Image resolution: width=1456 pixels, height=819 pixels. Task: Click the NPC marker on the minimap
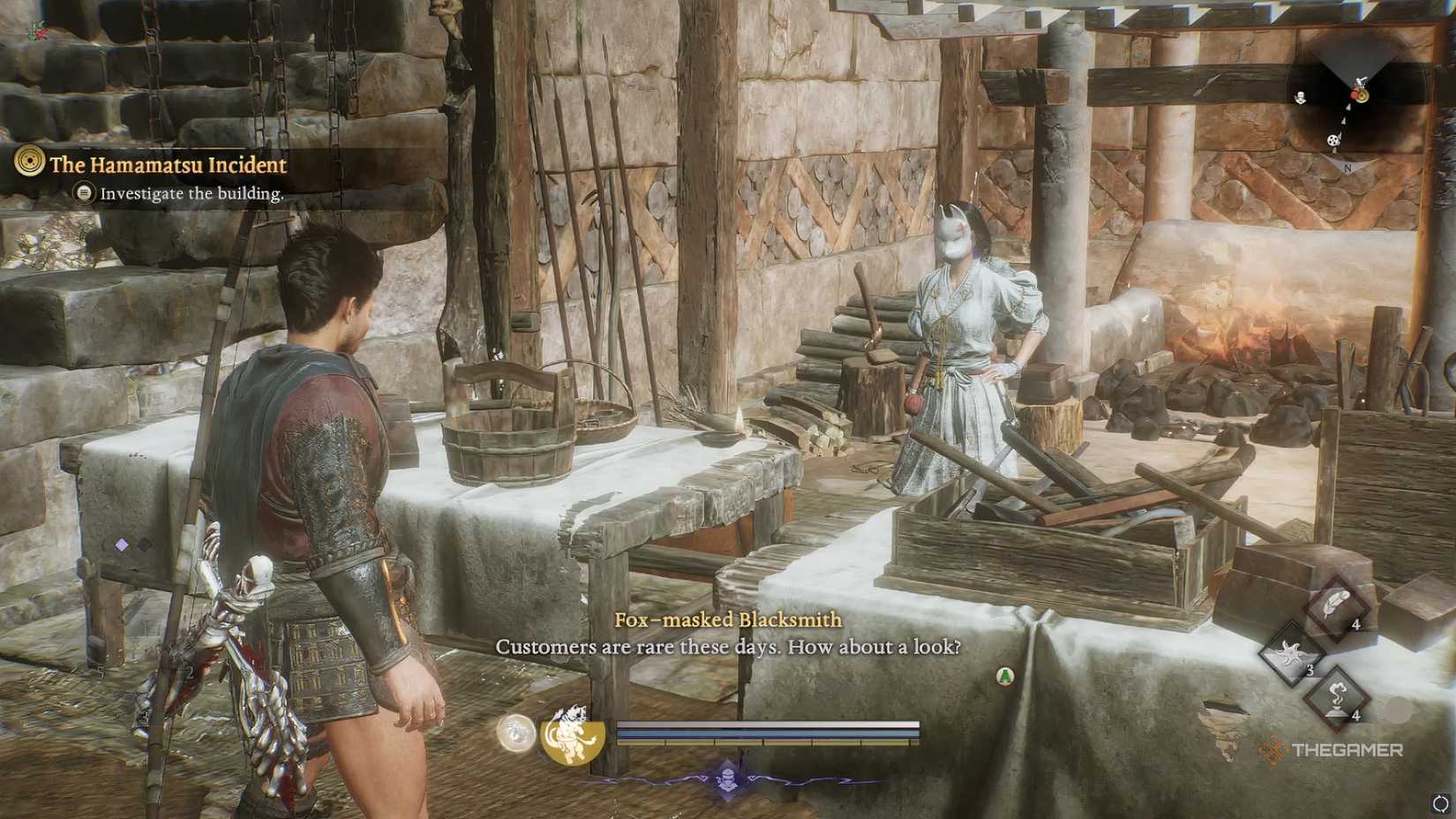coord(1301,98)
